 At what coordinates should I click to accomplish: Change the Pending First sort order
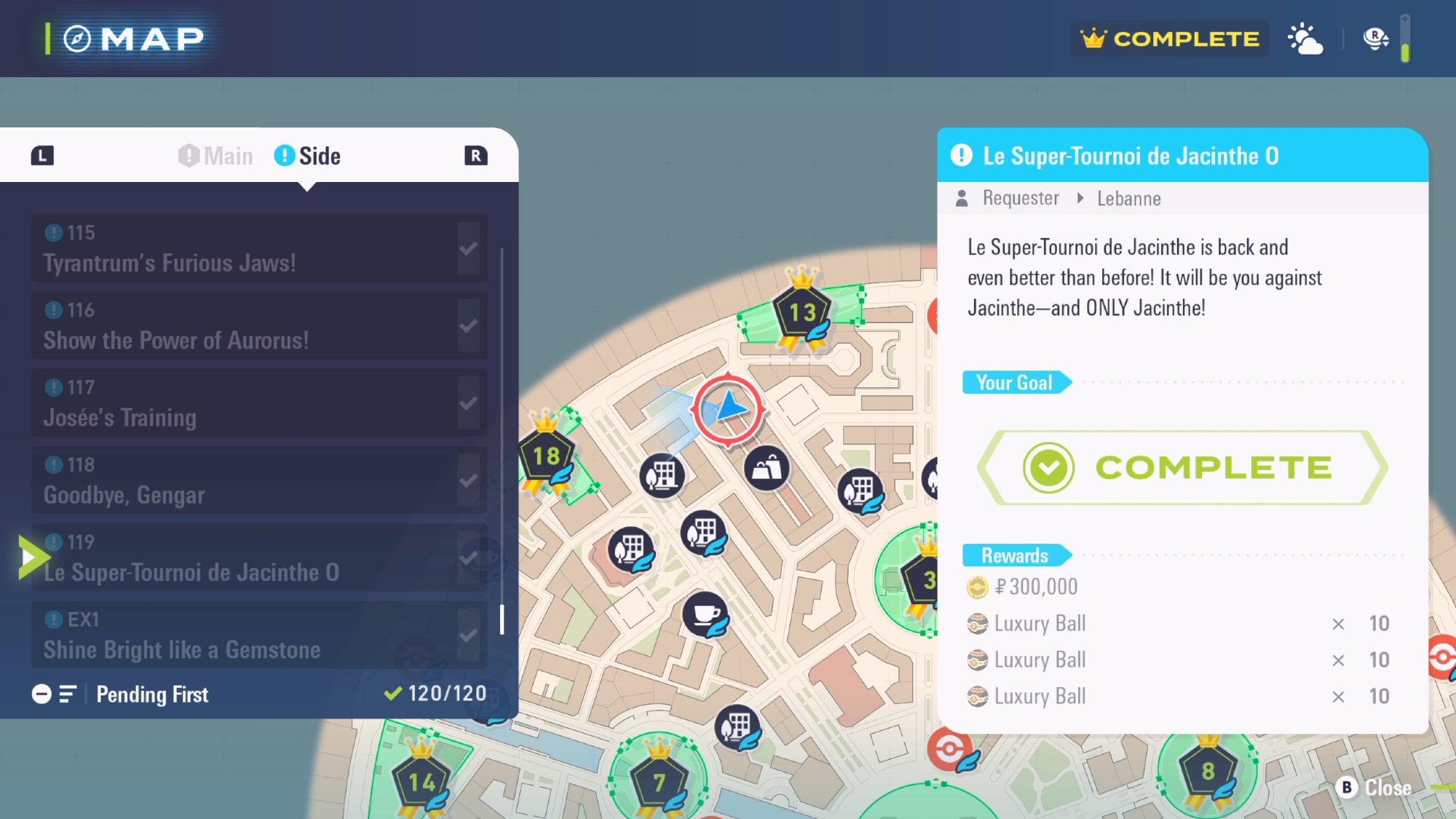pos(121,695)
